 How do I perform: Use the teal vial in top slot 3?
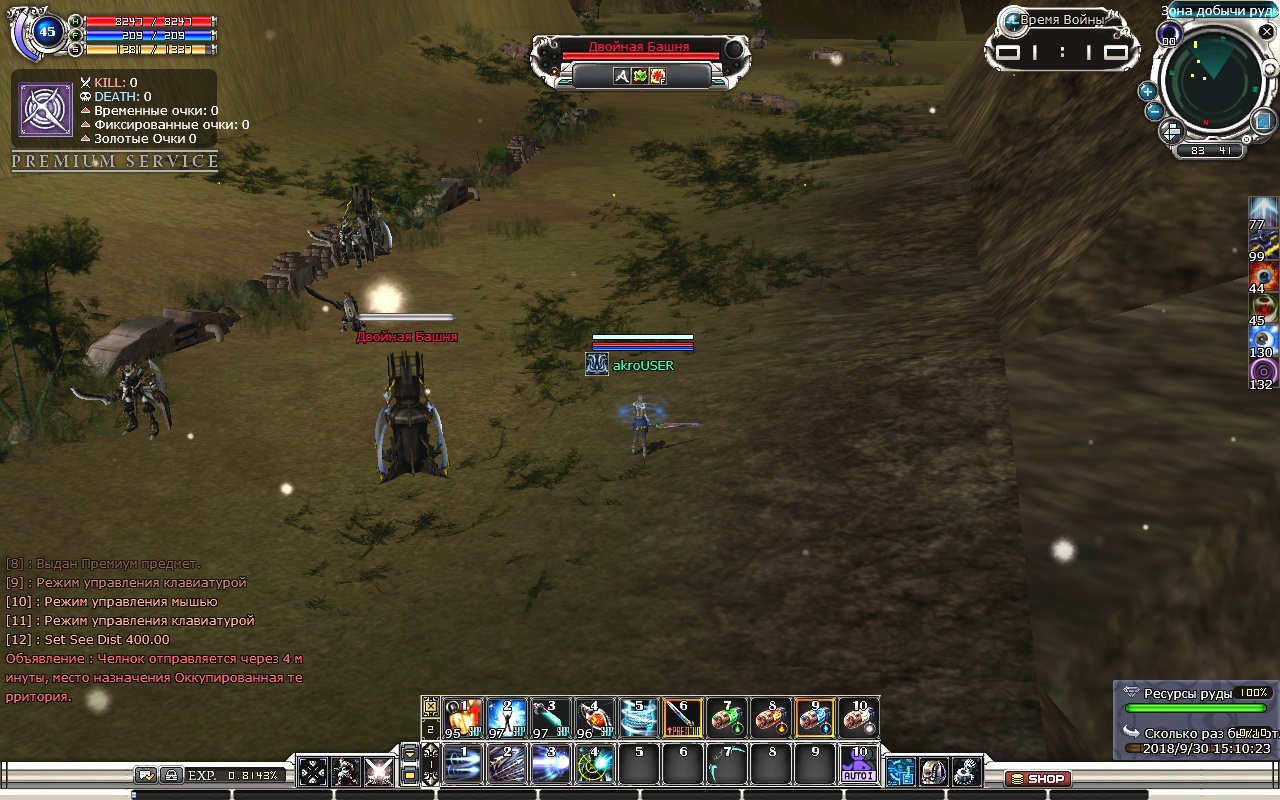coord(551,717)
